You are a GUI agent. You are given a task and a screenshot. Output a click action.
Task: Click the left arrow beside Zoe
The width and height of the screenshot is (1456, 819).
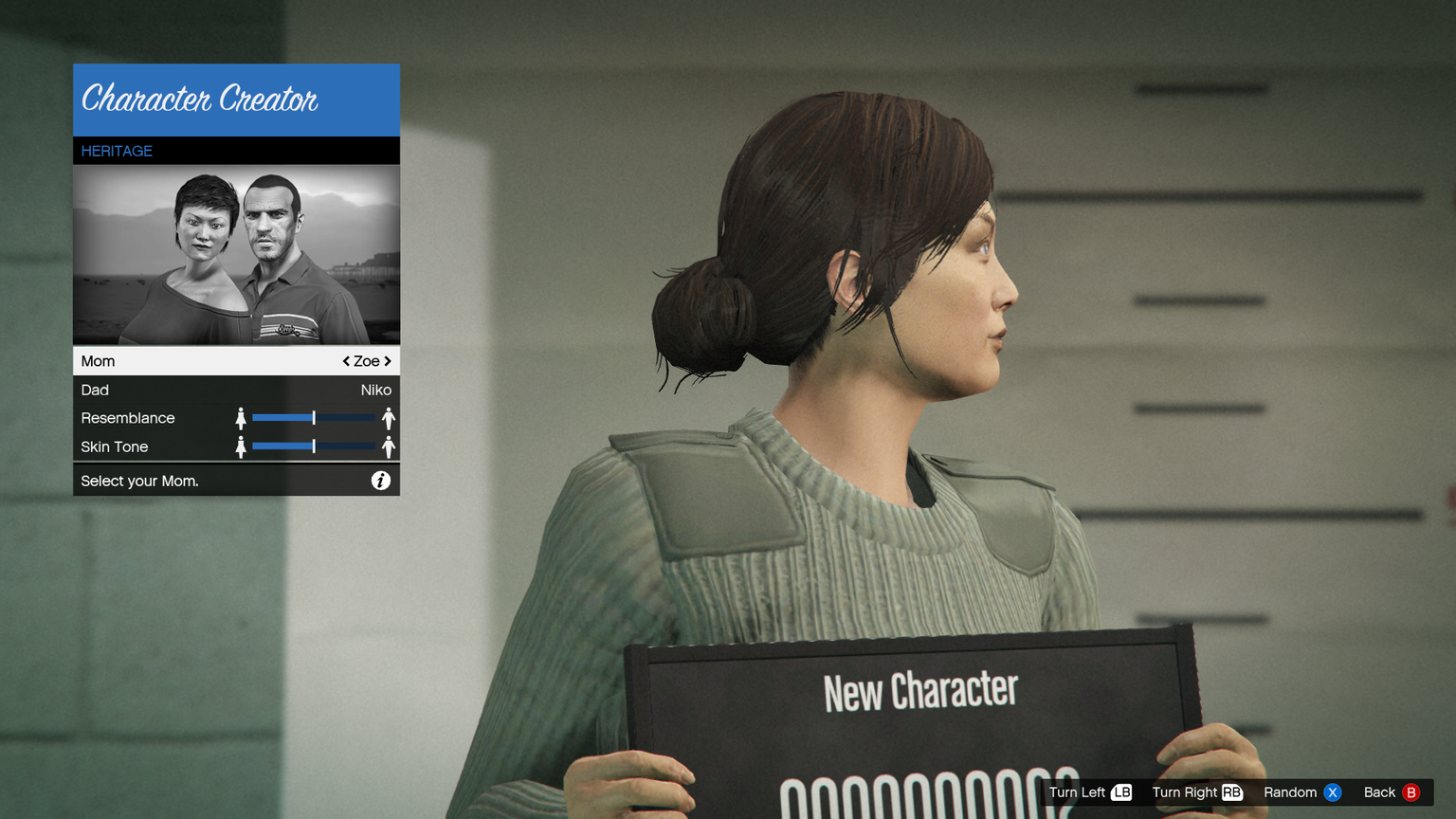point(346,361)
